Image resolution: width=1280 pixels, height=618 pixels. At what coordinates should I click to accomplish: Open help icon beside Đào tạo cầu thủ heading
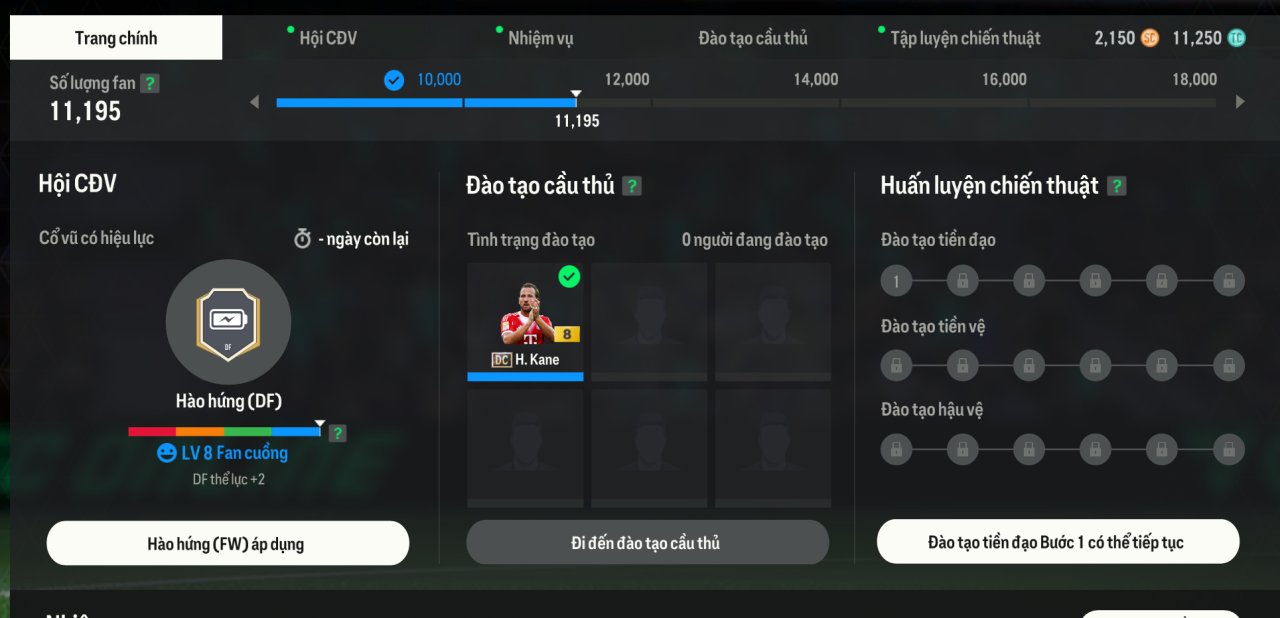632,186
